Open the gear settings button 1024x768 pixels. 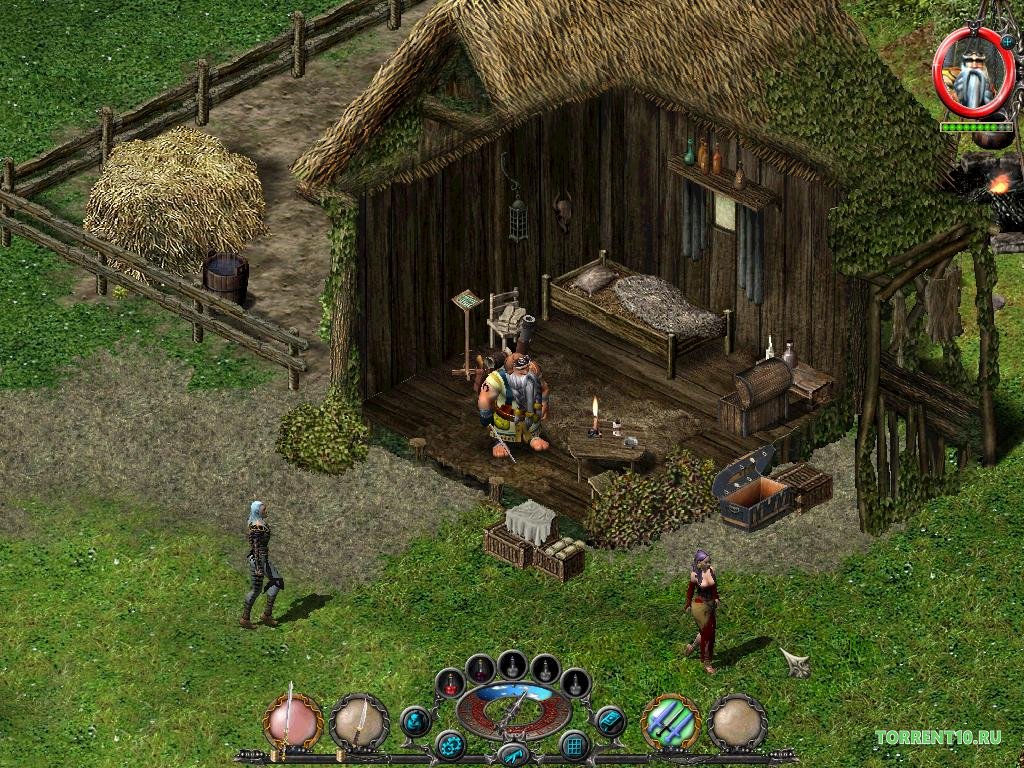coord(449,745)
